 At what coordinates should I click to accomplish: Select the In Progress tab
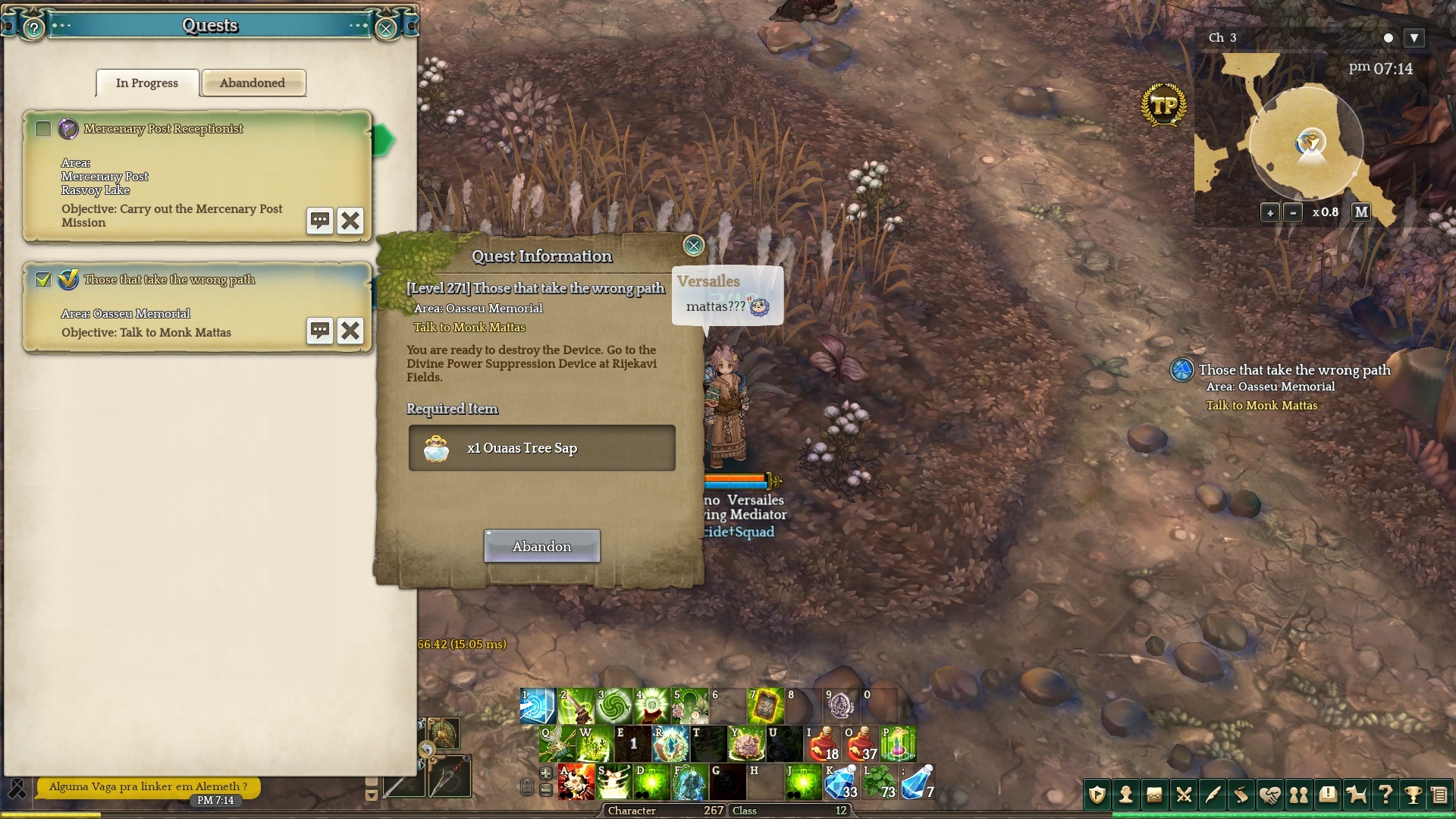[x=147, y=83]
